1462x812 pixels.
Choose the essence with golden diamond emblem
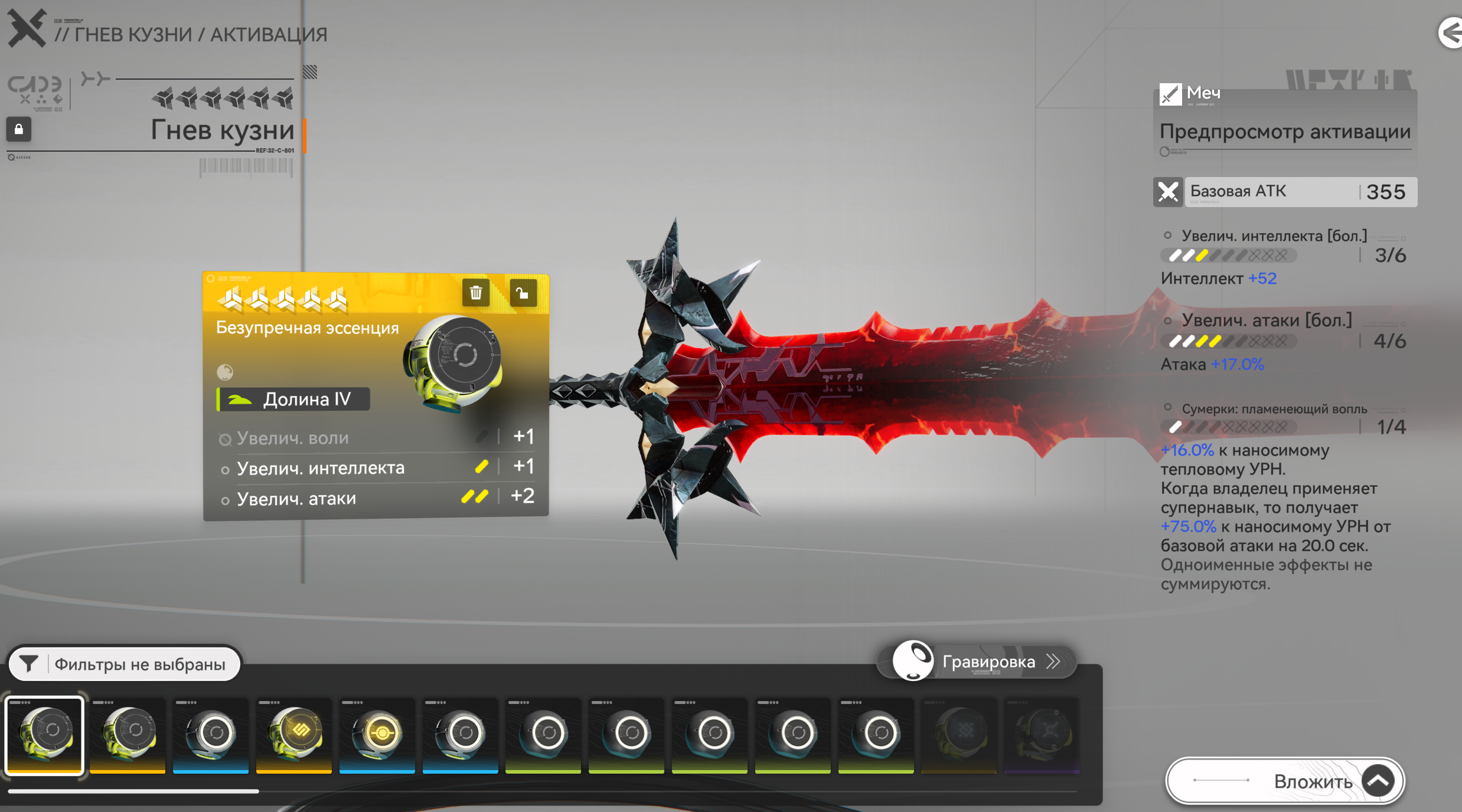pos(294,735)
